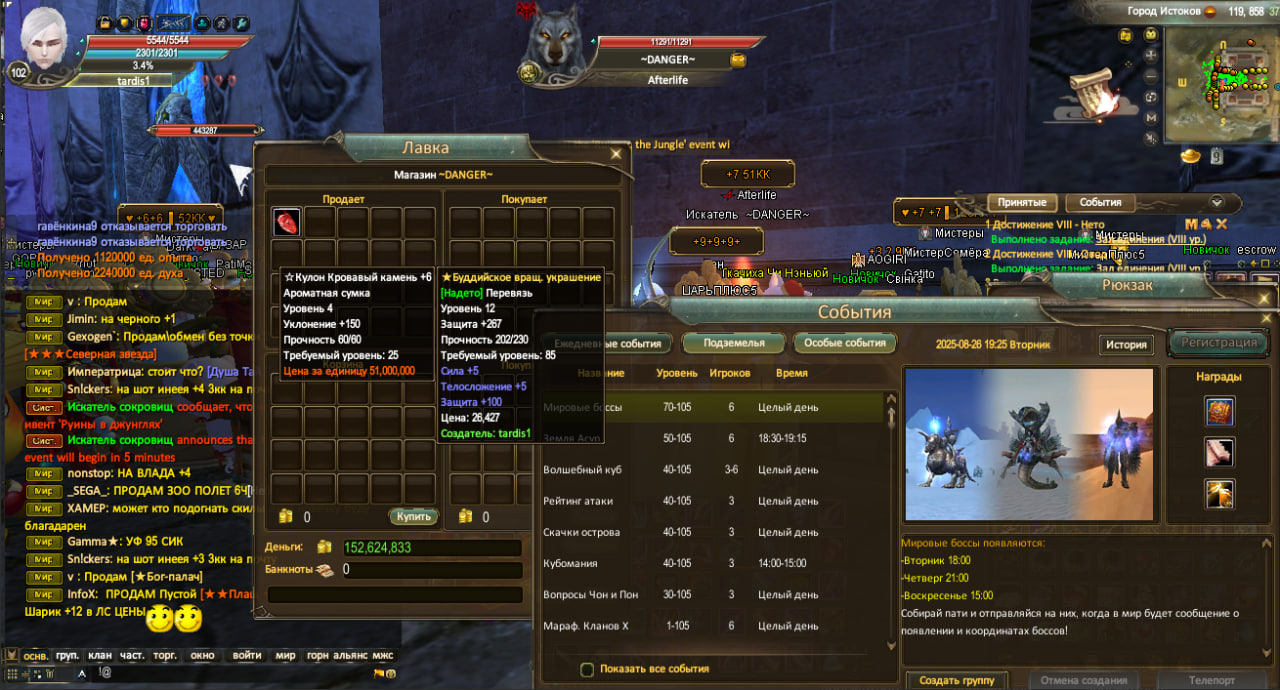Close the События window

1266,318
